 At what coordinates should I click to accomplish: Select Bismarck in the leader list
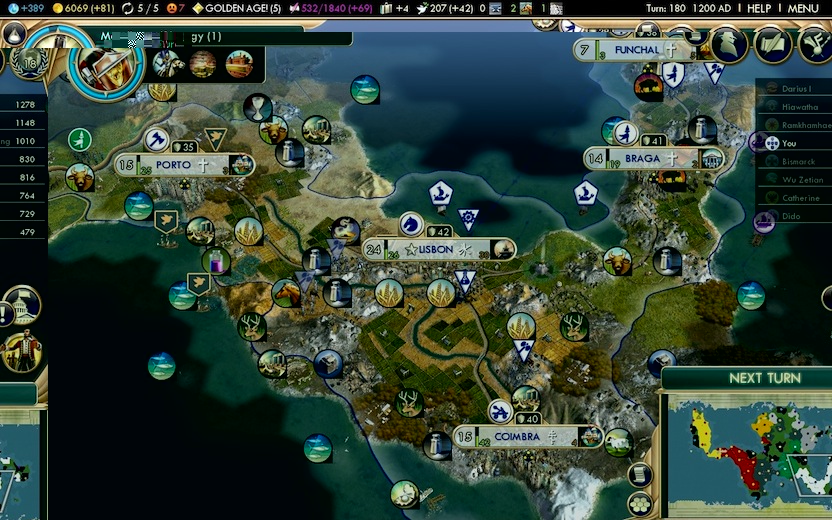point(797,161)
